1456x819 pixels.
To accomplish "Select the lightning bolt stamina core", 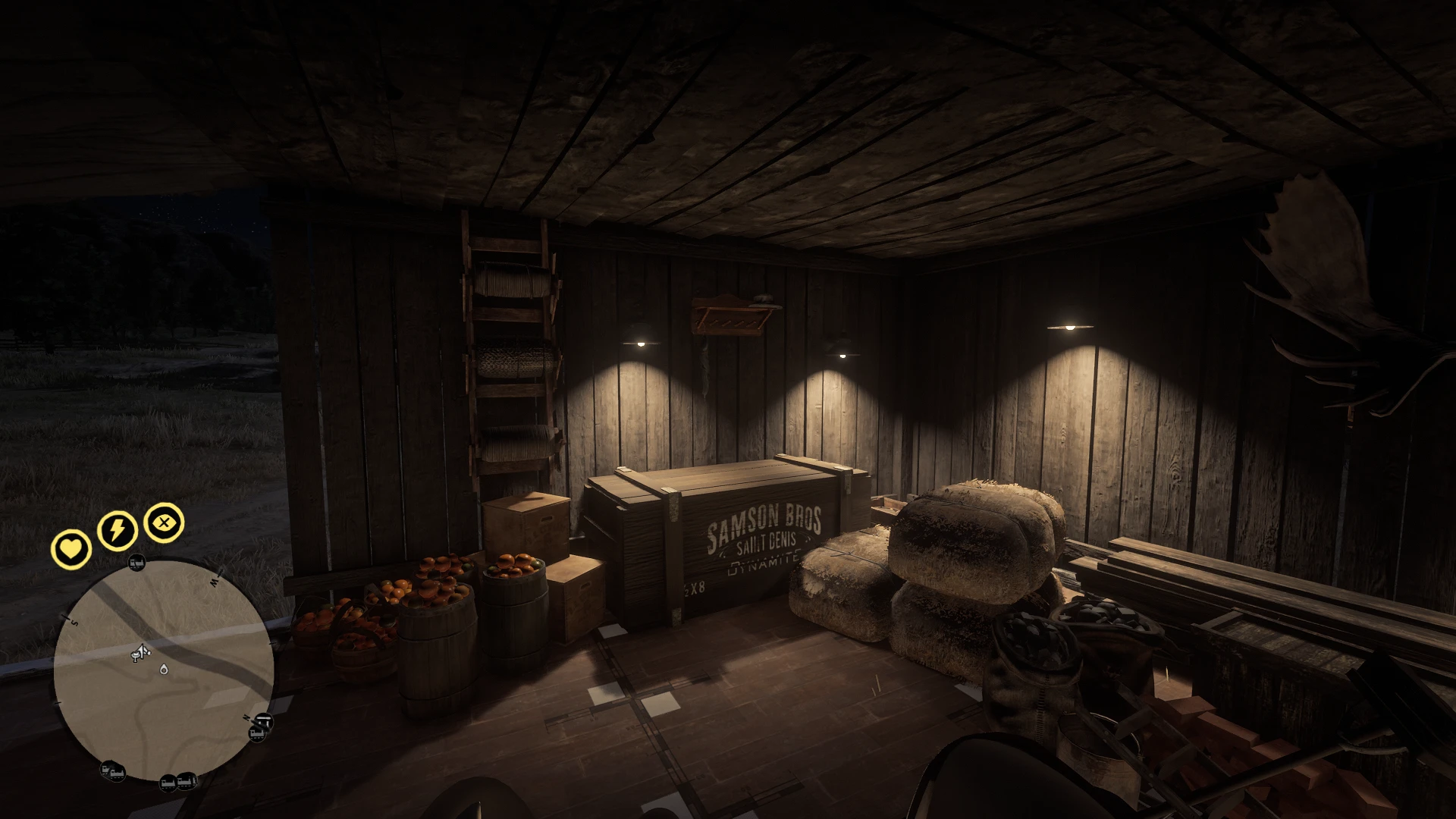I will click(x=118, y=530).
